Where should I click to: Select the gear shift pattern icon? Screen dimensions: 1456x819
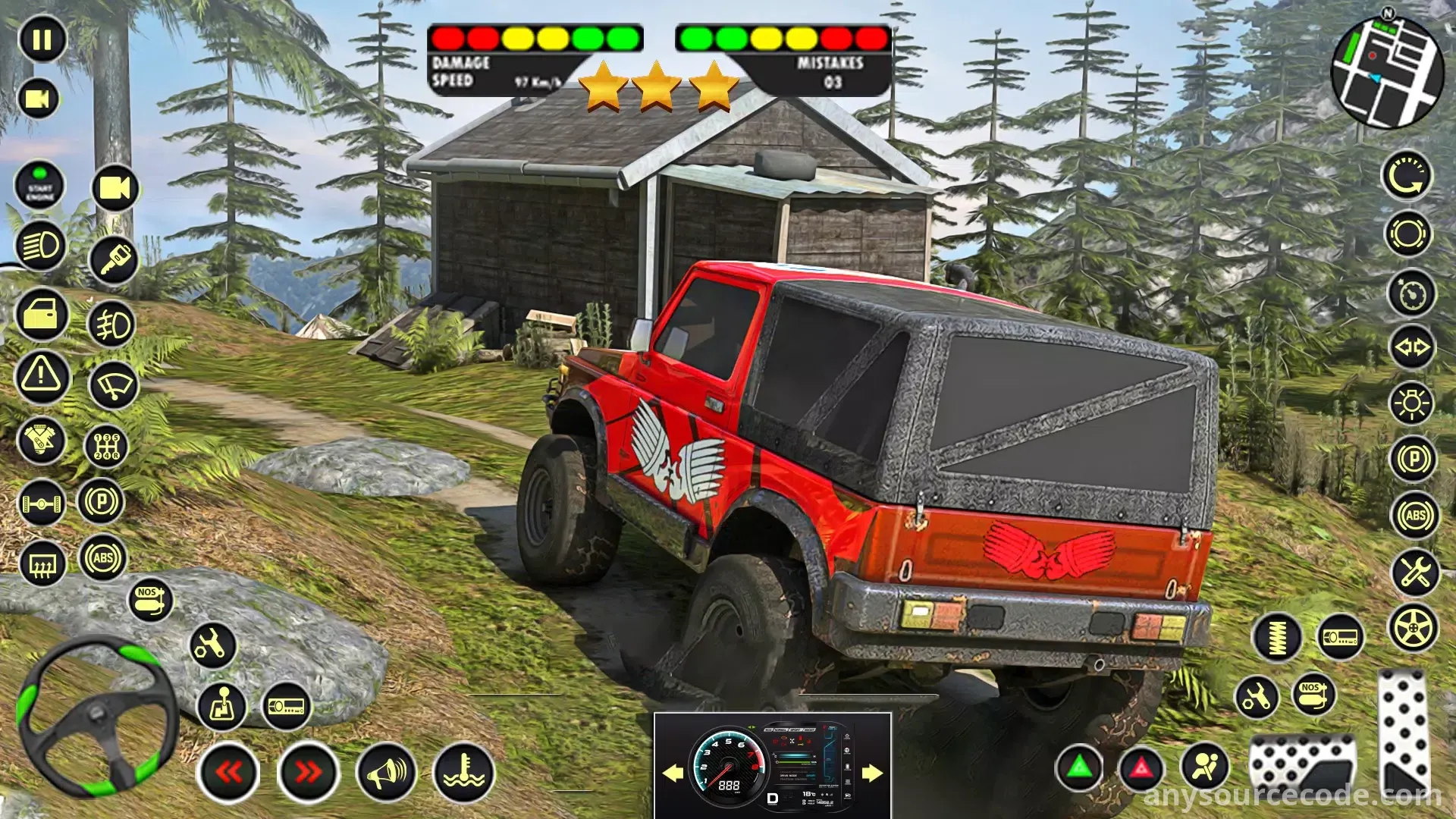tap(106, 446)
